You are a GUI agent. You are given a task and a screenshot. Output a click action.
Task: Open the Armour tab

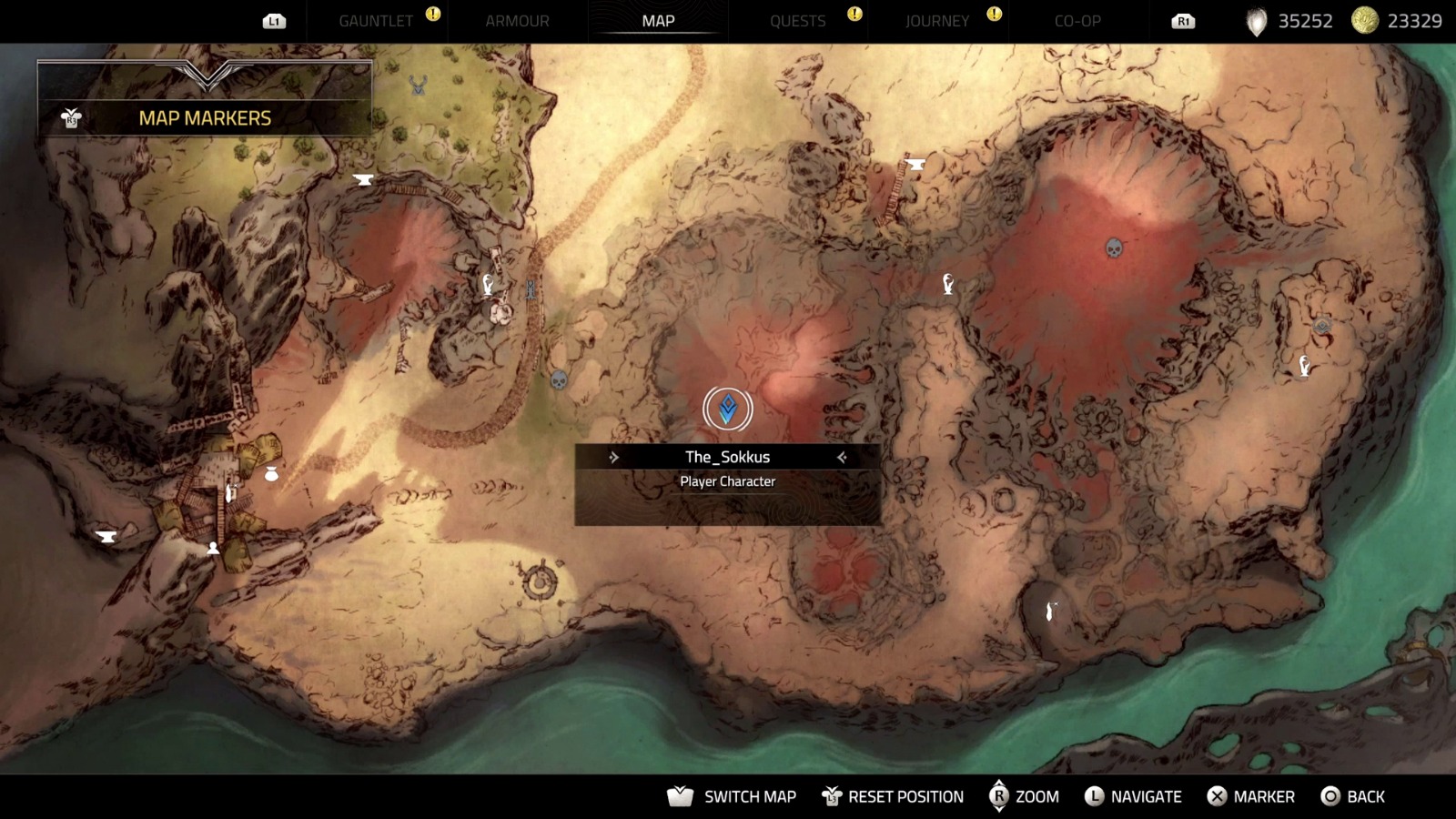[x=517, y=21]
